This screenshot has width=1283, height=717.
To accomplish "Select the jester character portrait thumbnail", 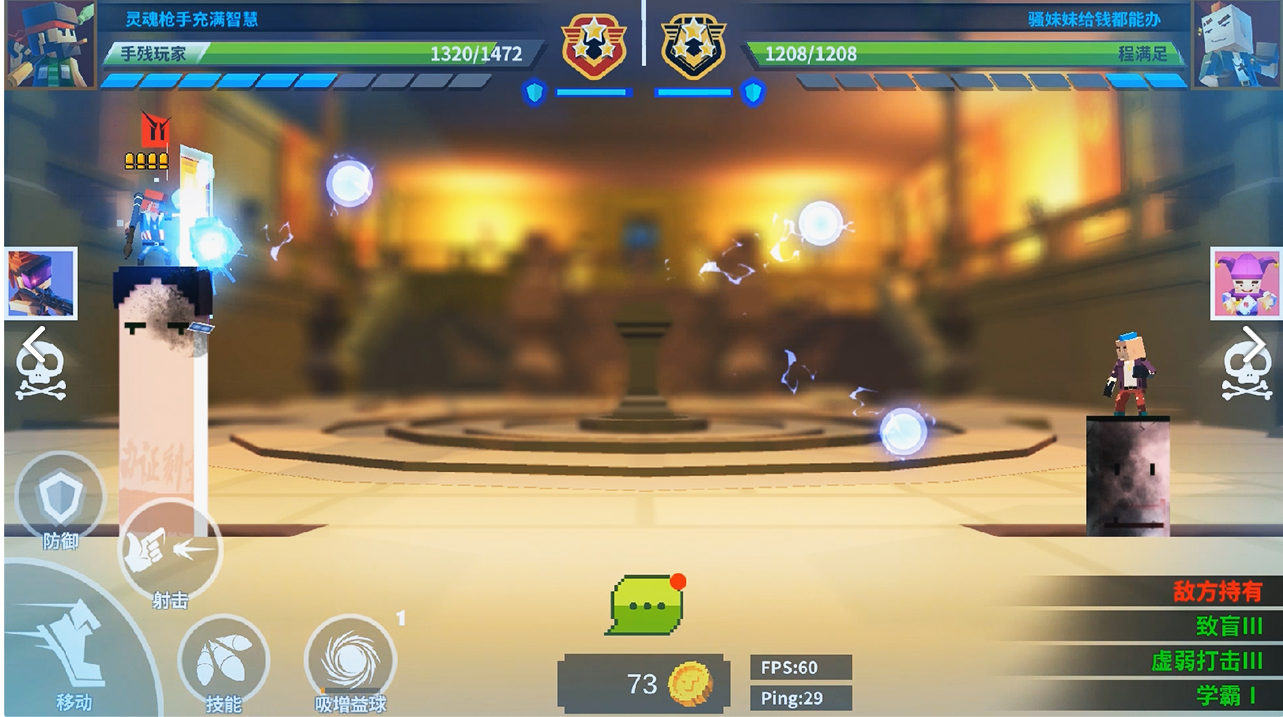I will tap(1245, 283).
